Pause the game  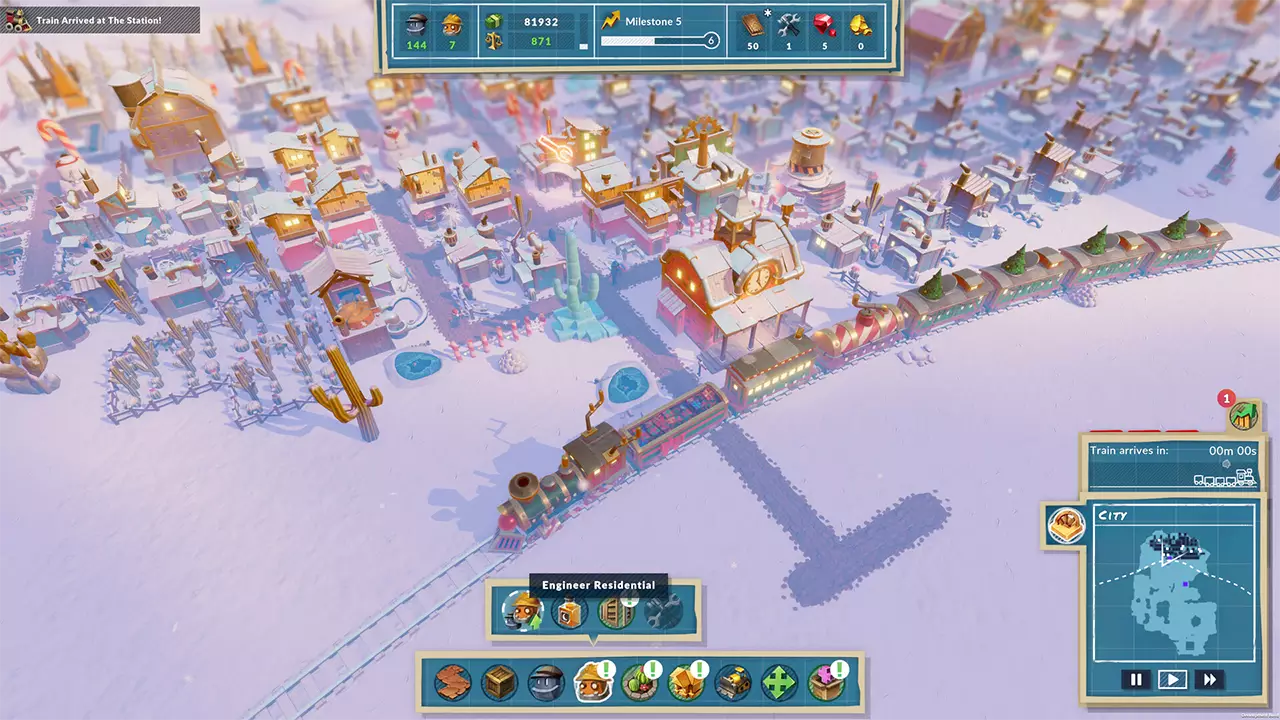[1136, 680]
